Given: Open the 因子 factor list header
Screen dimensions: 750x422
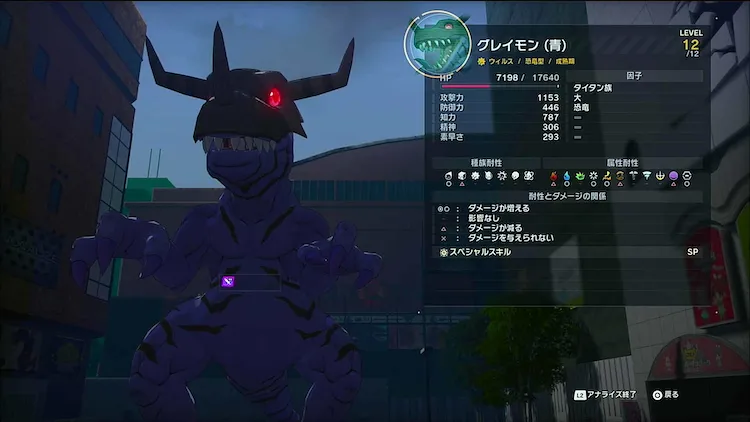Looking at the screenshot, I should point(630,75).
